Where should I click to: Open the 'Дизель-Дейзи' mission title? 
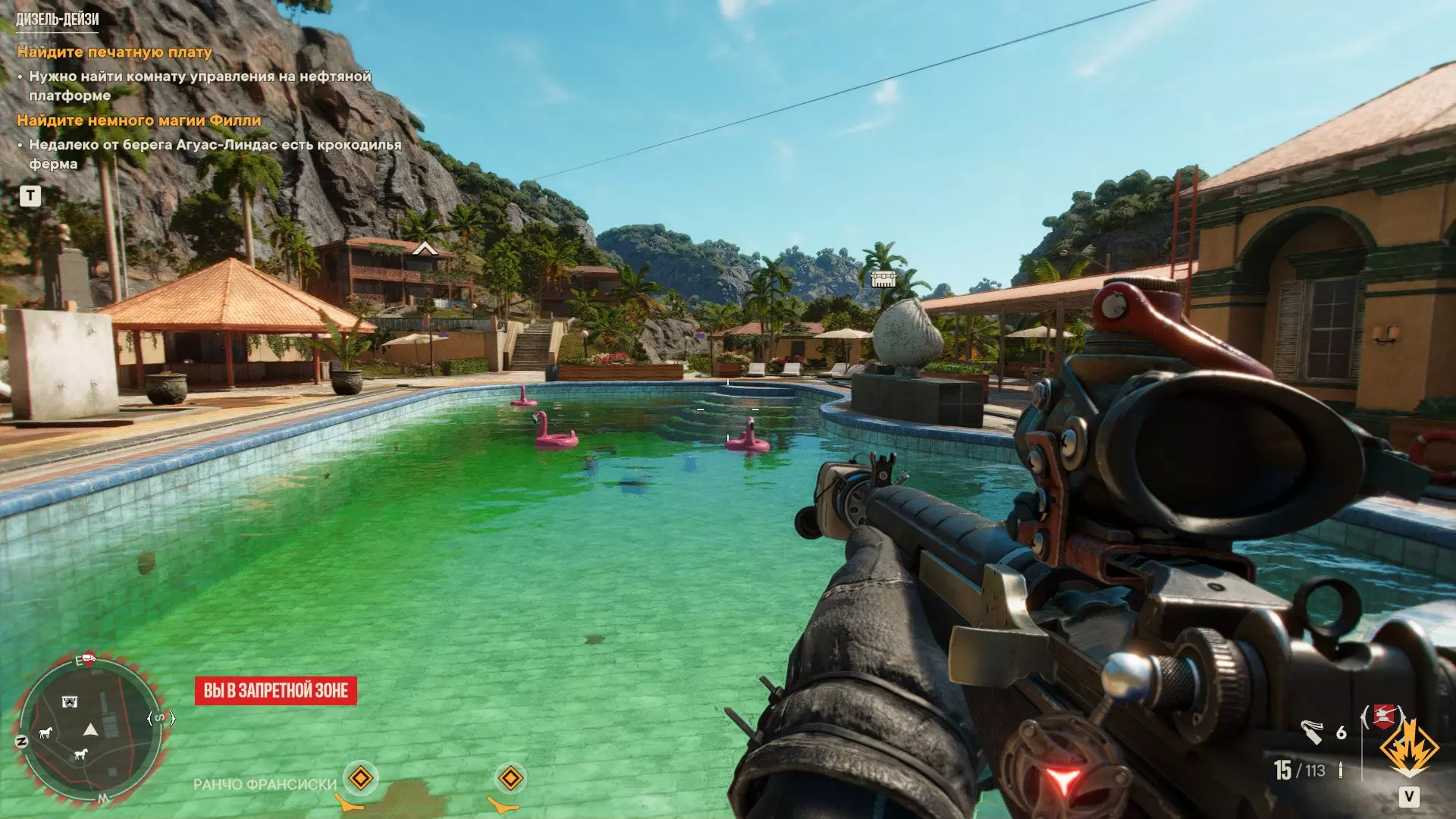[58, 20]
